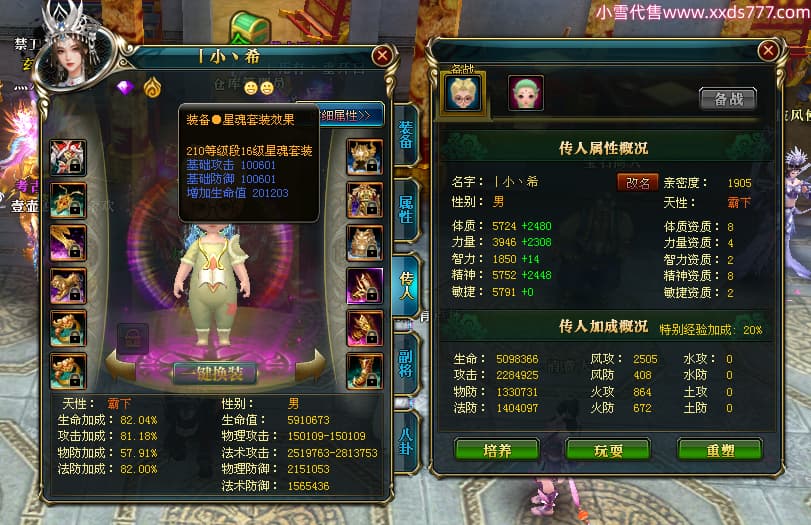Click the 培养 button

[497, 450]
